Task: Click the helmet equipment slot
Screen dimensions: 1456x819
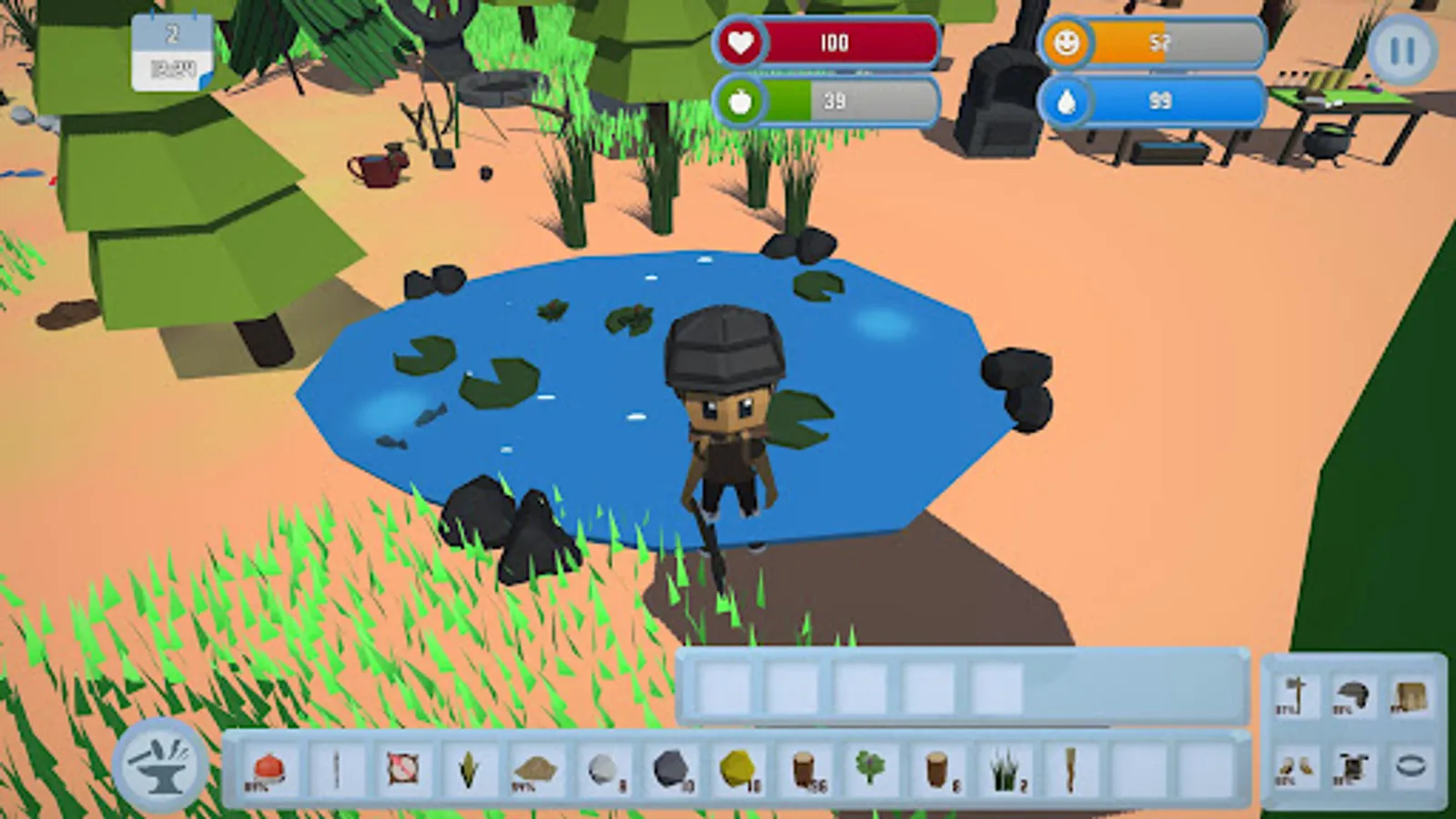Action: click(1355, 693)
